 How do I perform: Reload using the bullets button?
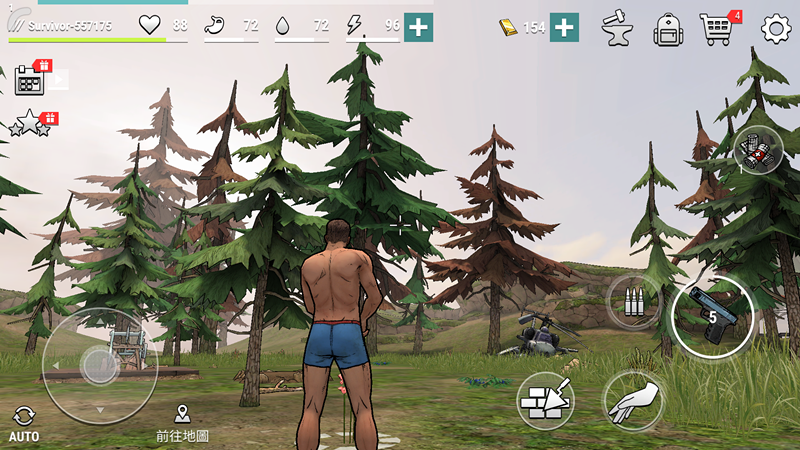coord(634,301)
